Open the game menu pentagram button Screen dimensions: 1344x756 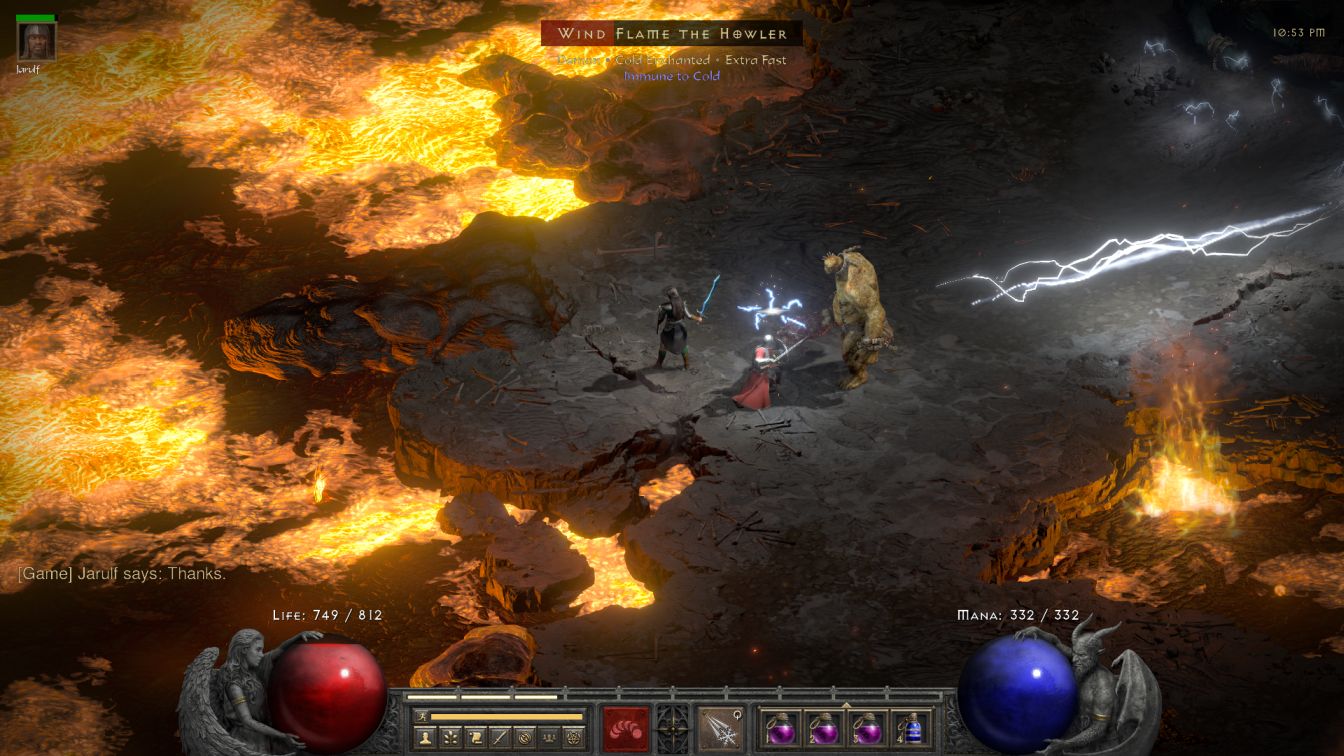[574, 737]
